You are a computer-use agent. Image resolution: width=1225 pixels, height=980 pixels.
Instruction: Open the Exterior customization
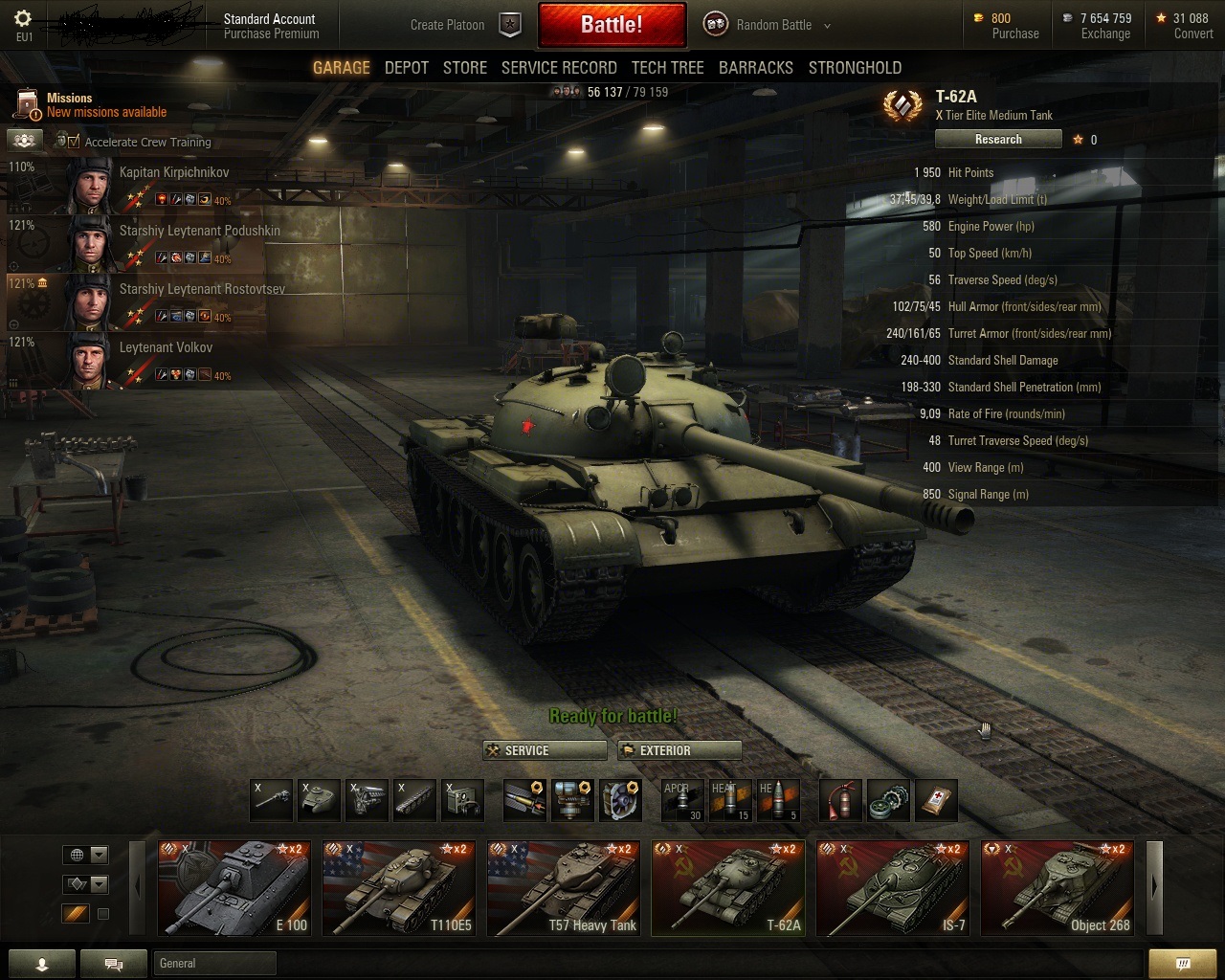679,750
